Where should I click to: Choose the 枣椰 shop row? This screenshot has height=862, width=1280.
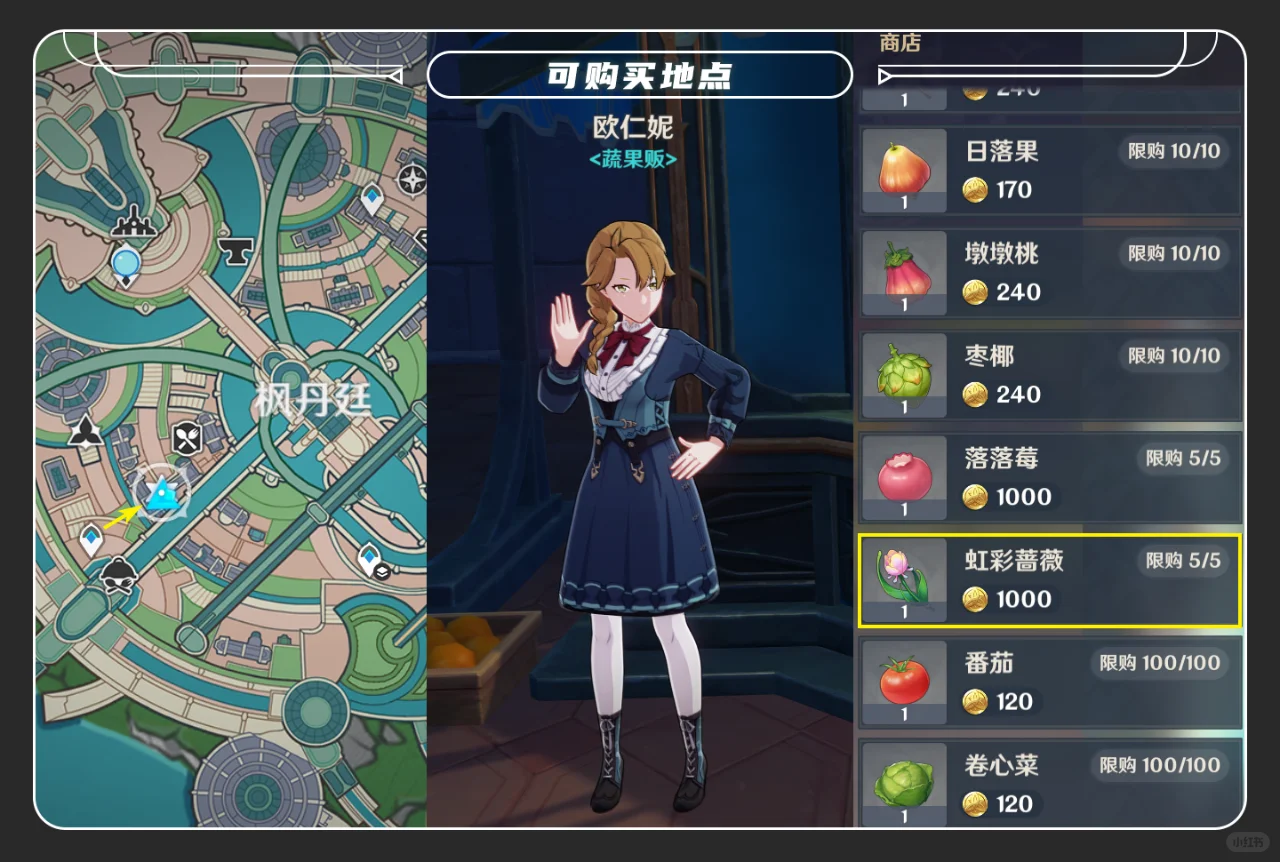1050,375
